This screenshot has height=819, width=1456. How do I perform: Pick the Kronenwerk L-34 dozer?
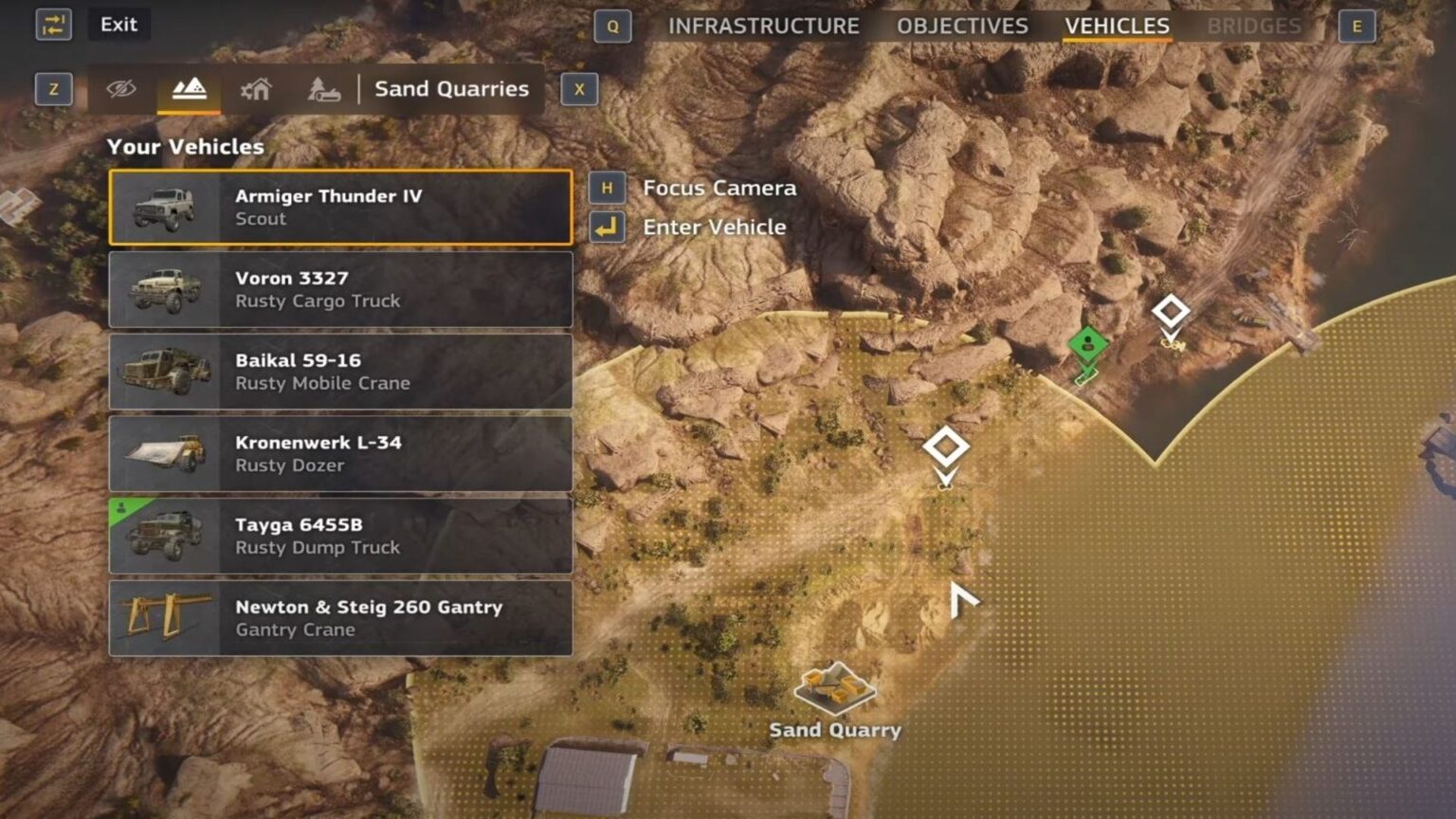pos(340,453)
